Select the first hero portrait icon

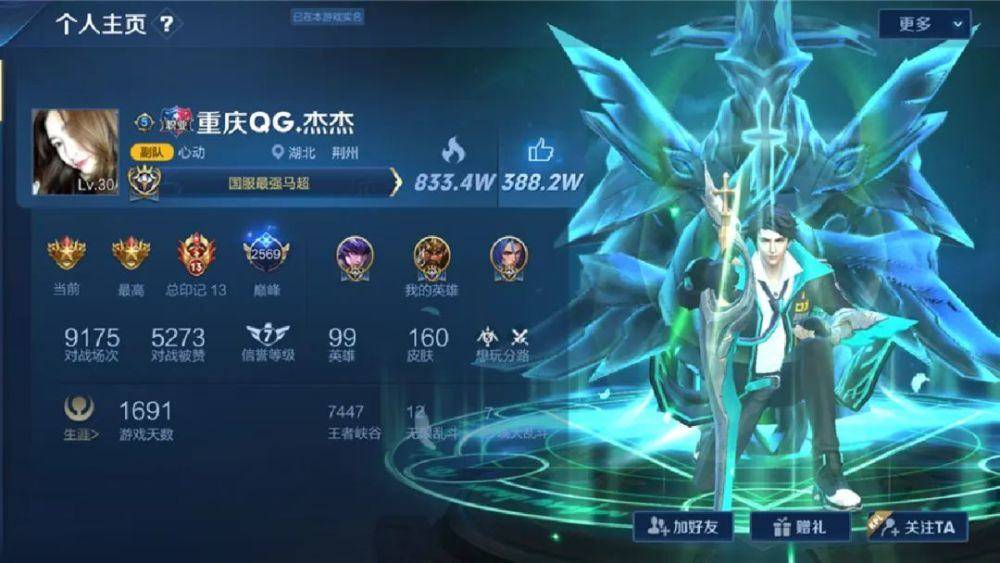click(x=354, y=256)
